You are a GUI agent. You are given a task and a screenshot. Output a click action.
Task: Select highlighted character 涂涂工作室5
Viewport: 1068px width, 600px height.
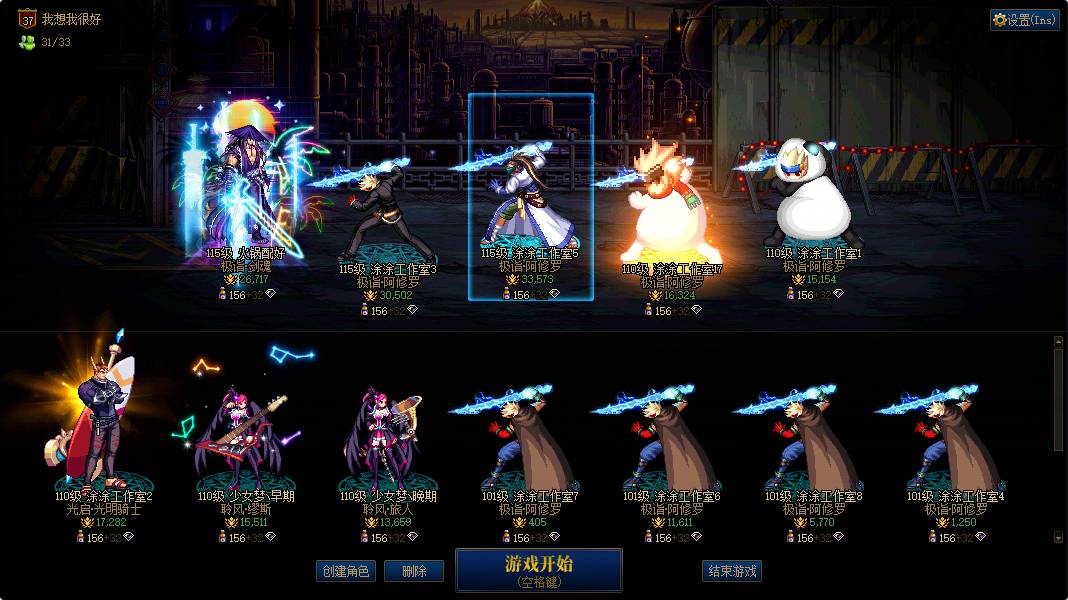pyautogui.click(x=530, y=200)
